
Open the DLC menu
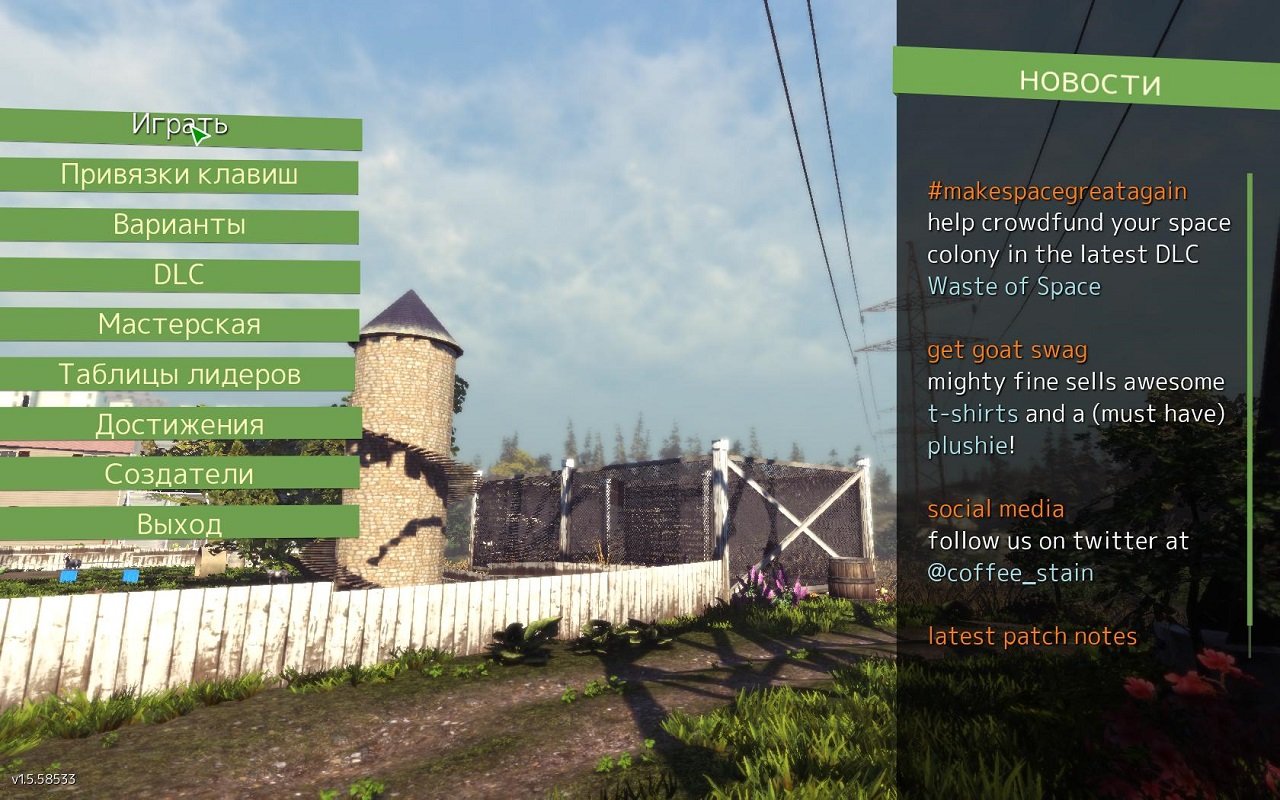[180, 275]
